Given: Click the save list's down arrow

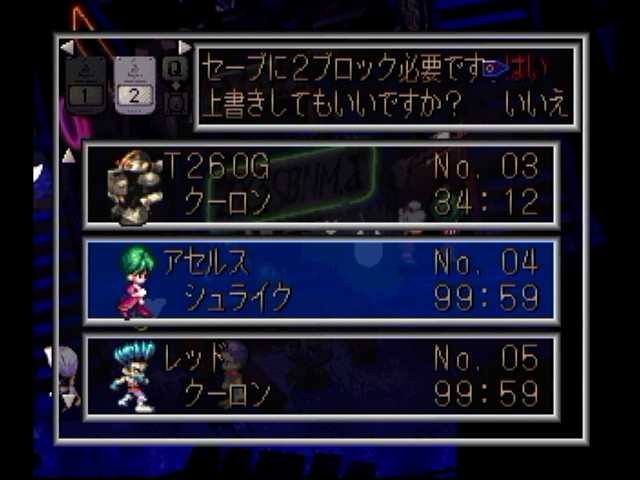Looking at the screenshot, I should click(x=69, y=400).
